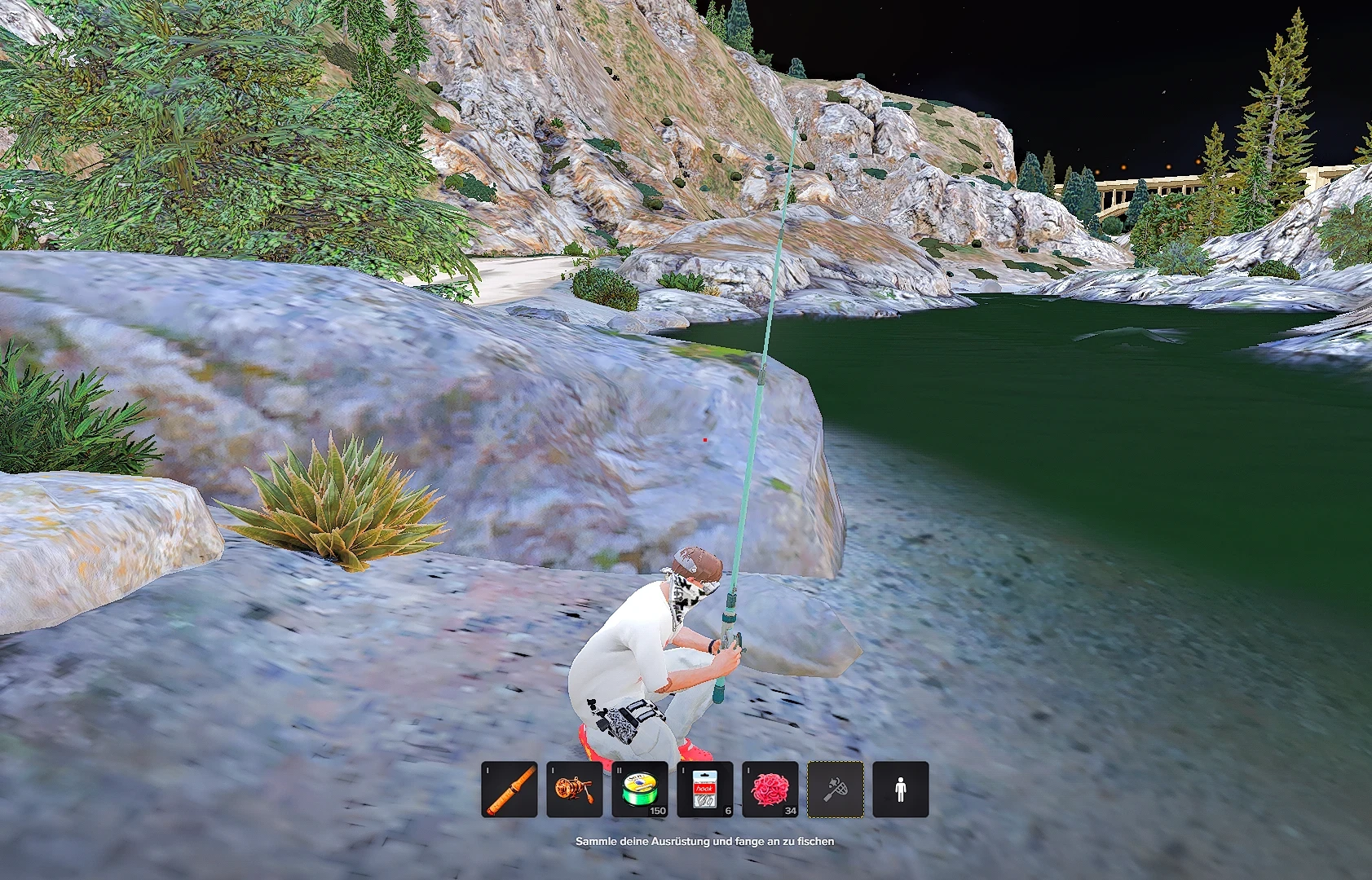Select the hook pack slot

[705, 789]
